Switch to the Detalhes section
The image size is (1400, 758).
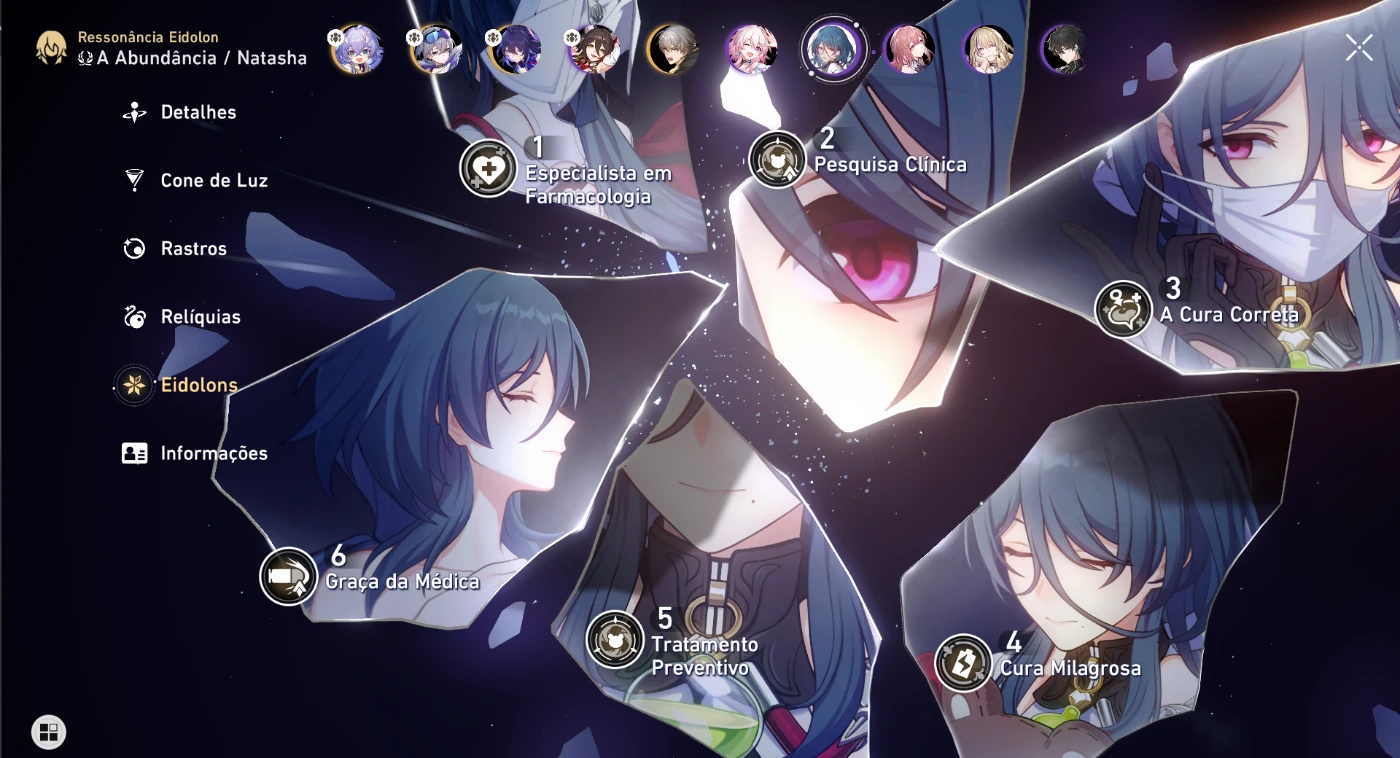pyautogui.click(x=197, y=112)
